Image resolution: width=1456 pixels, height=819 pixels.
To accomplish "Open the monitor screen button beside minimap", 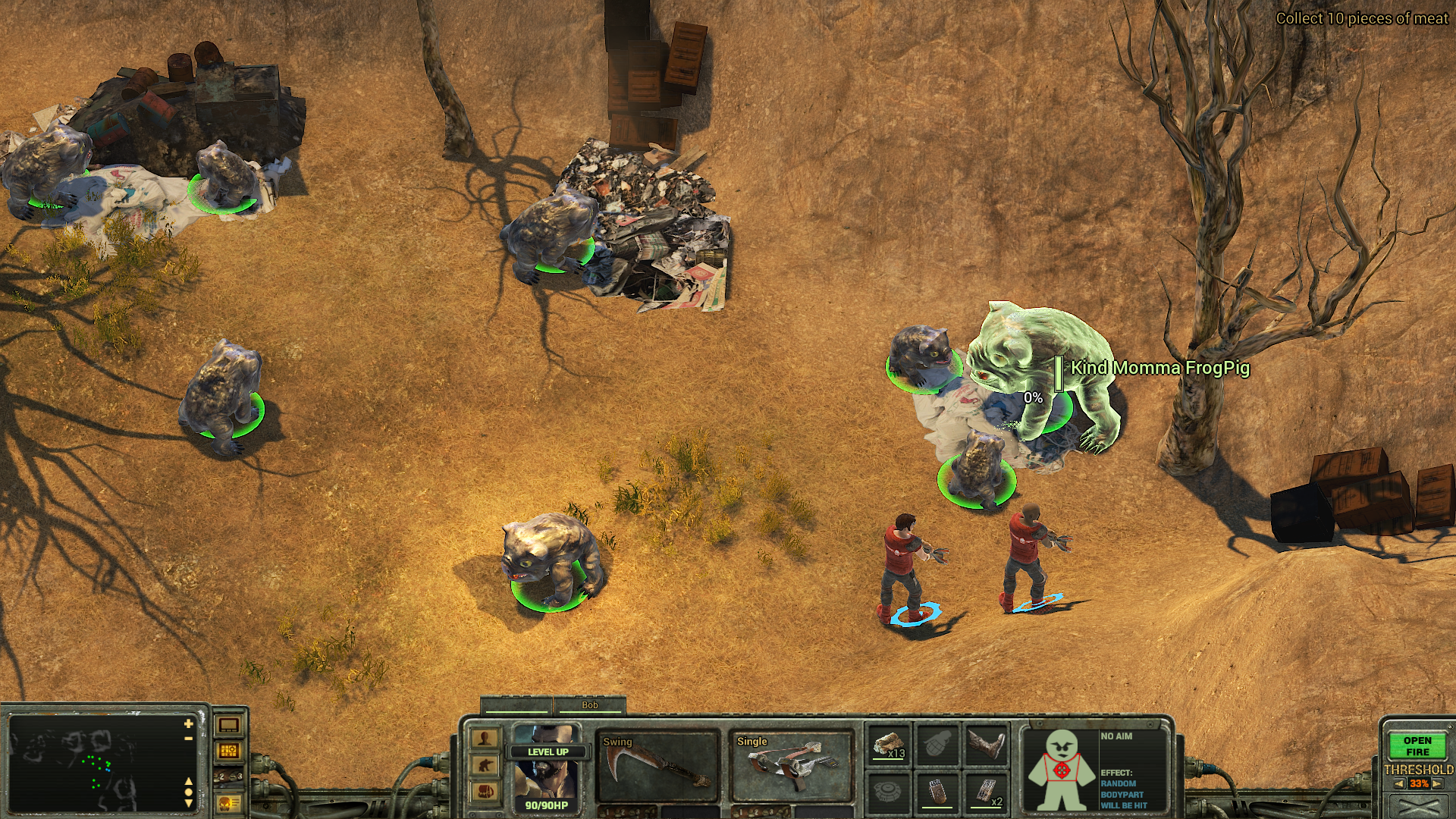I will tap(229, 725).
